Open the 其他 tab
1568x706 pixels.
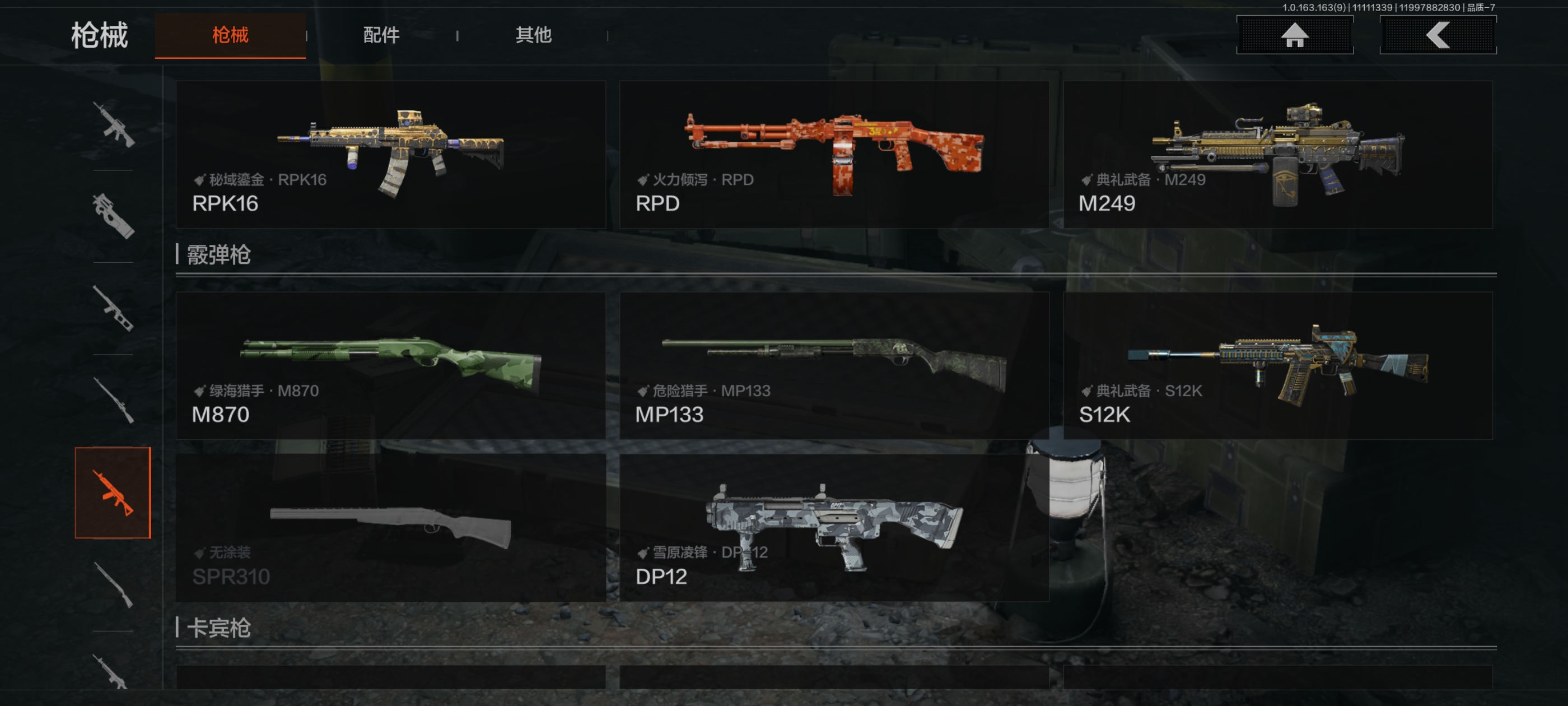(533, 35)
